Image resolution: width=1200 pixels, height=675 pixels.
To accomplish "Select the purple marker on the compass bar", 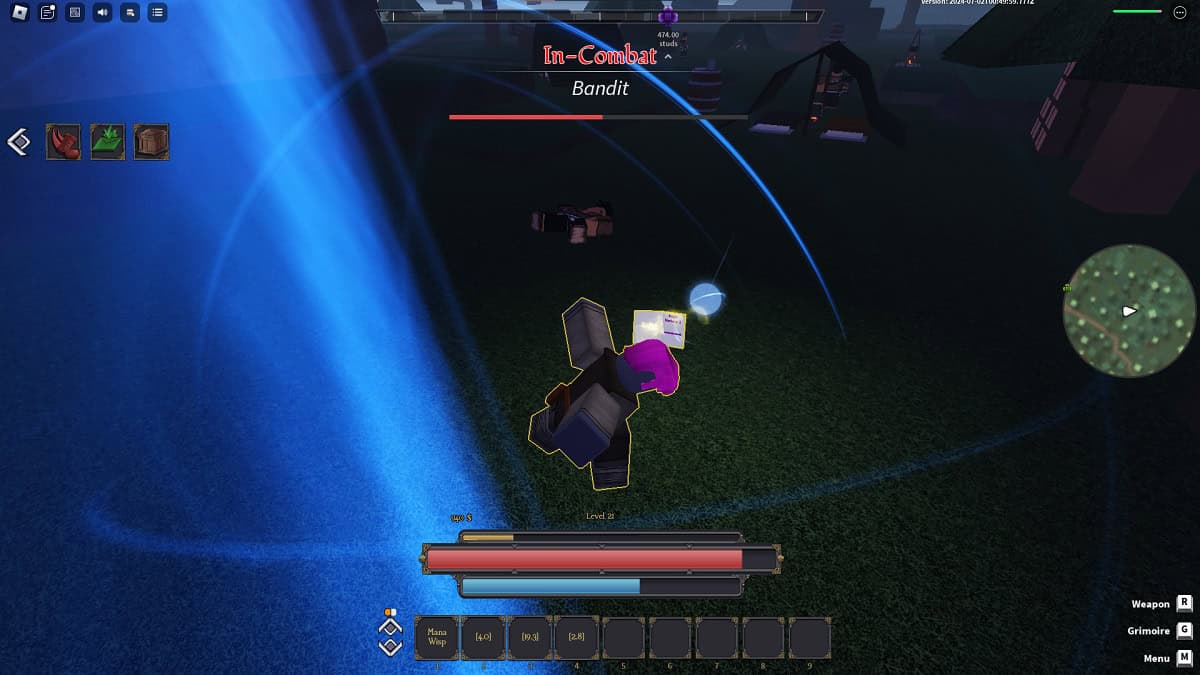I will point(668,16).
